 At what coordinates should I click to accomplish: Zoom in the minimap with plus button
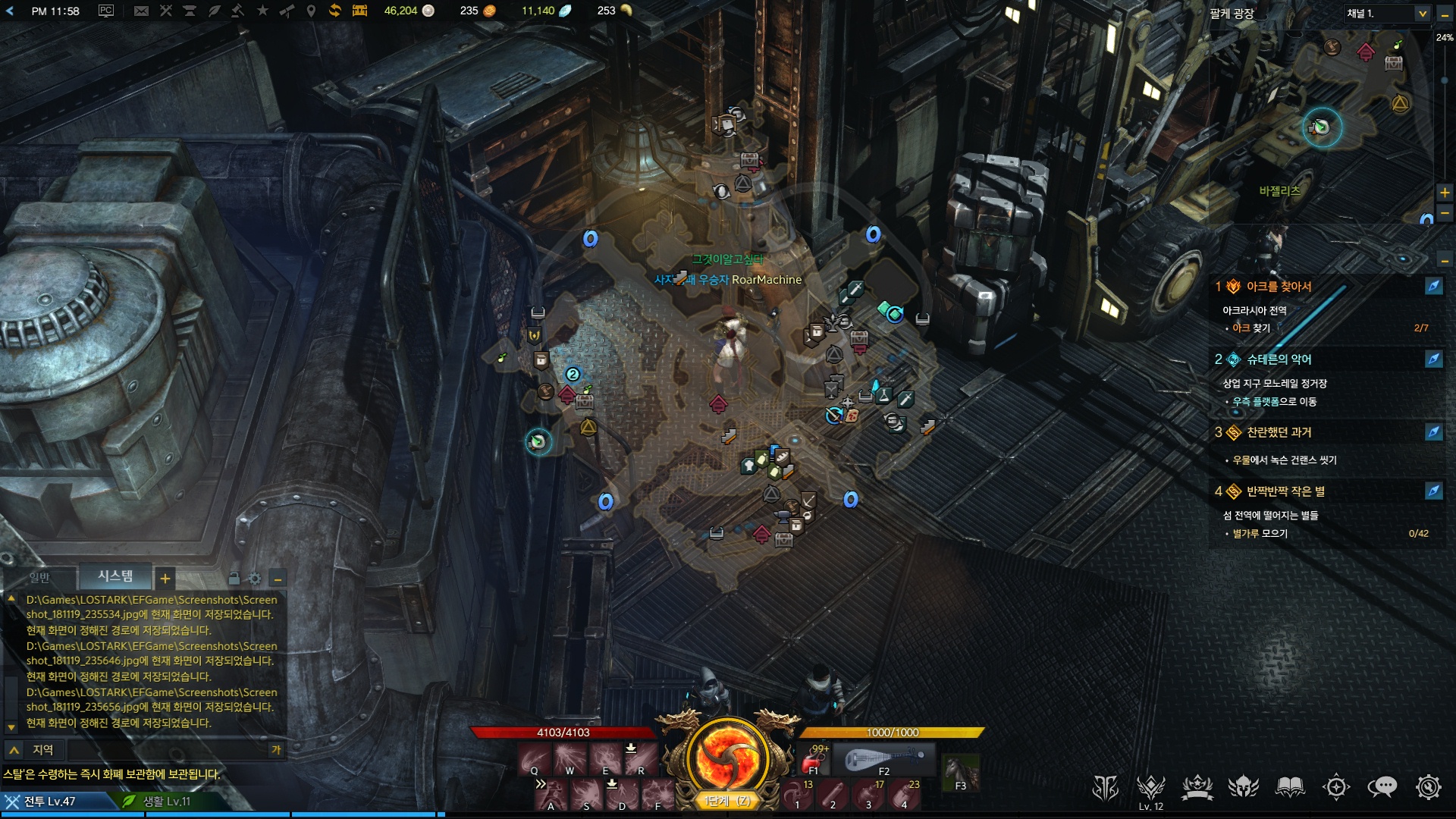pos(1445,193)
